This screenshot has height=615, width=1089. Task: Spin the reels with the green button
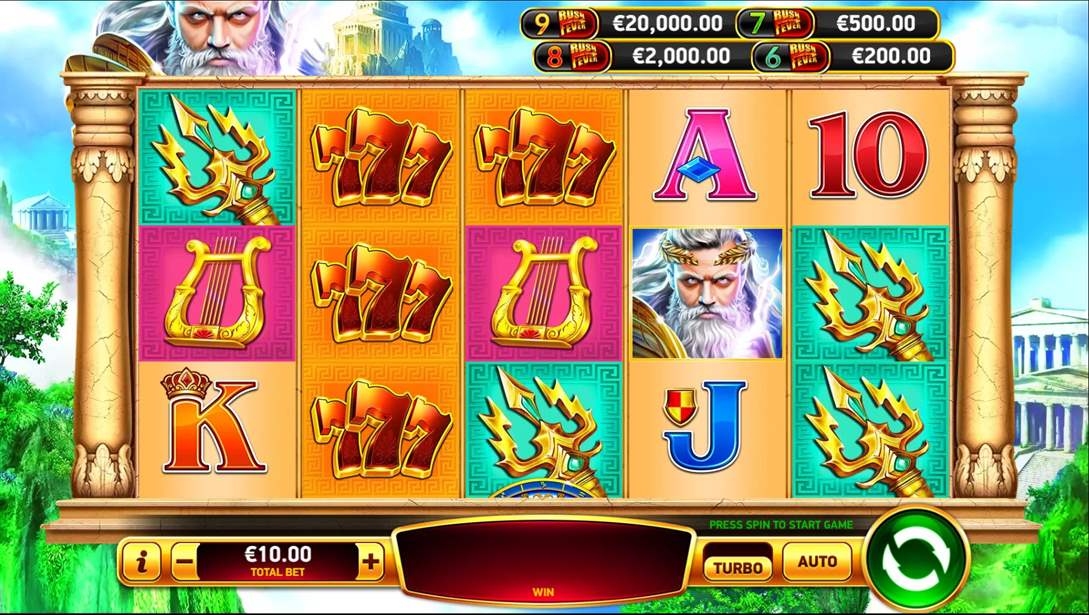coord(916,559)
